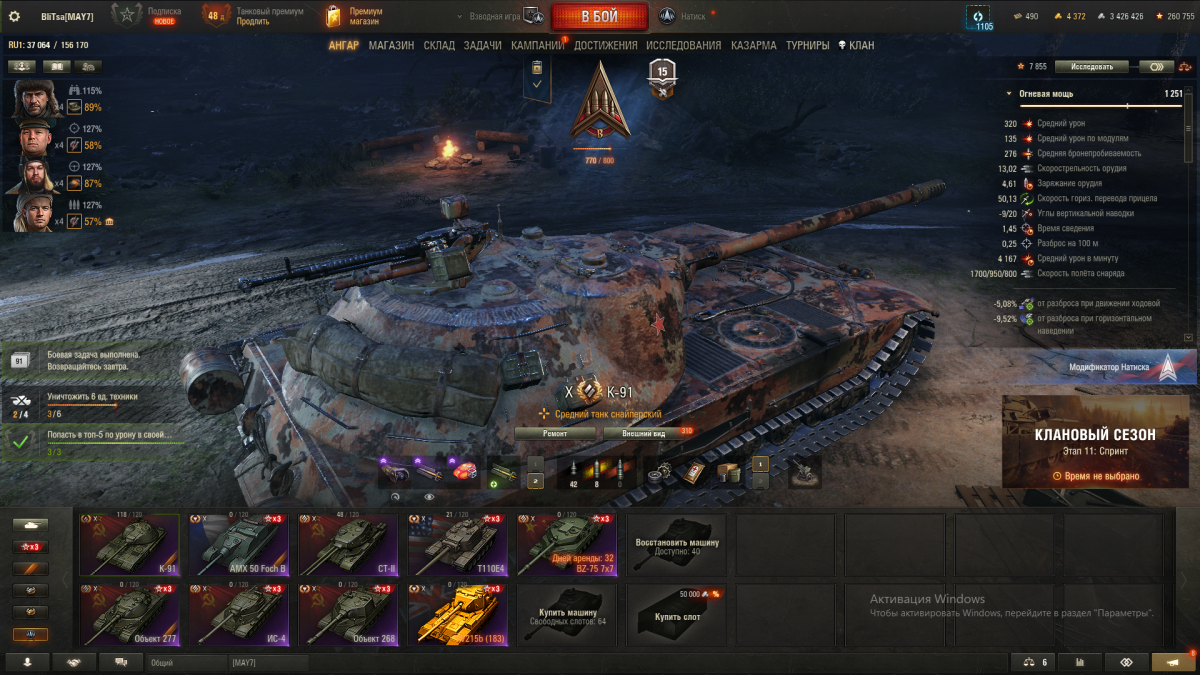Switch to the ТУРНИРЫ tab
Viewport: 1200px width, 675px height.
807,45
